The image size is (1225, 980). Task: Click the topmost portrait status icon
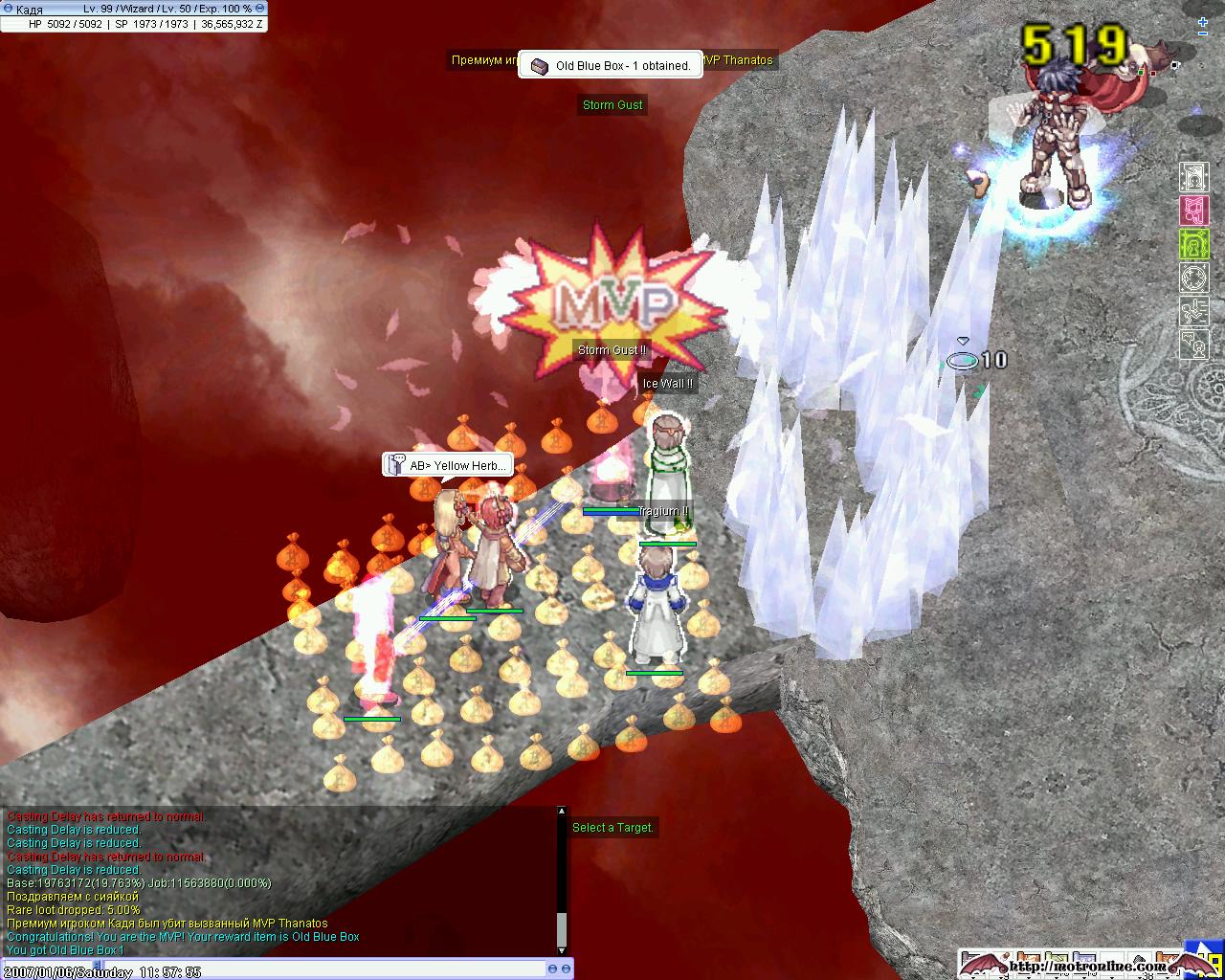pos(1193,177)
